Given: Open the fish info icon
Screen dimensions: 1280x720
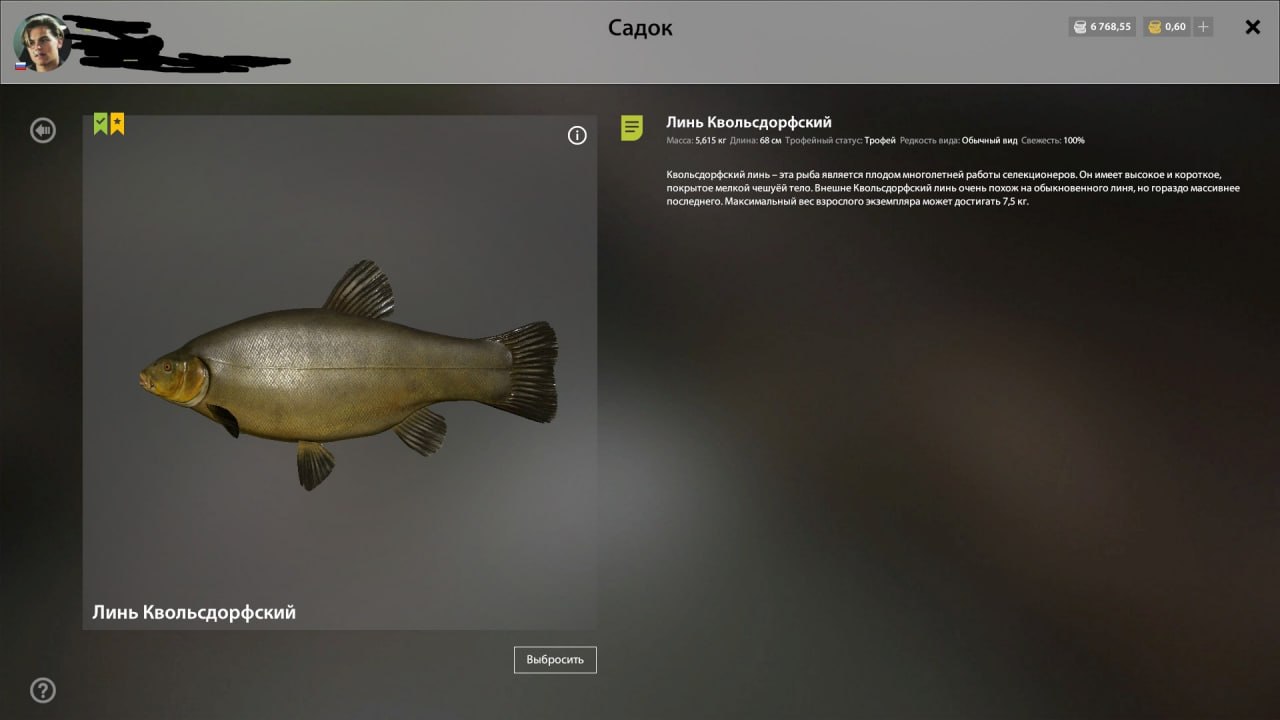Looking at the screenshot, I should [x=577, y=136].
